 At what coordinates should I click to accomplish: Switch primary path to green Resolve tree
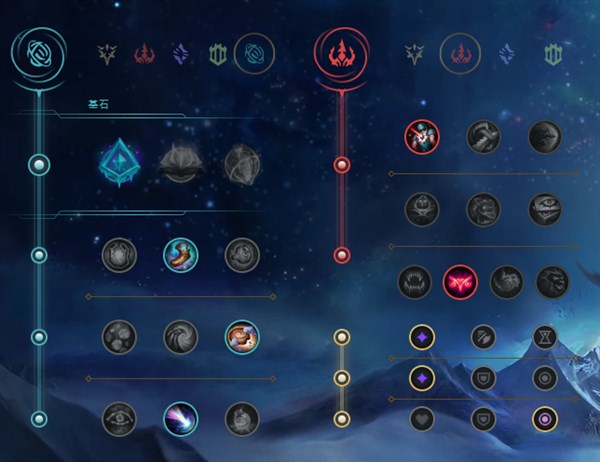pos(218,53)
